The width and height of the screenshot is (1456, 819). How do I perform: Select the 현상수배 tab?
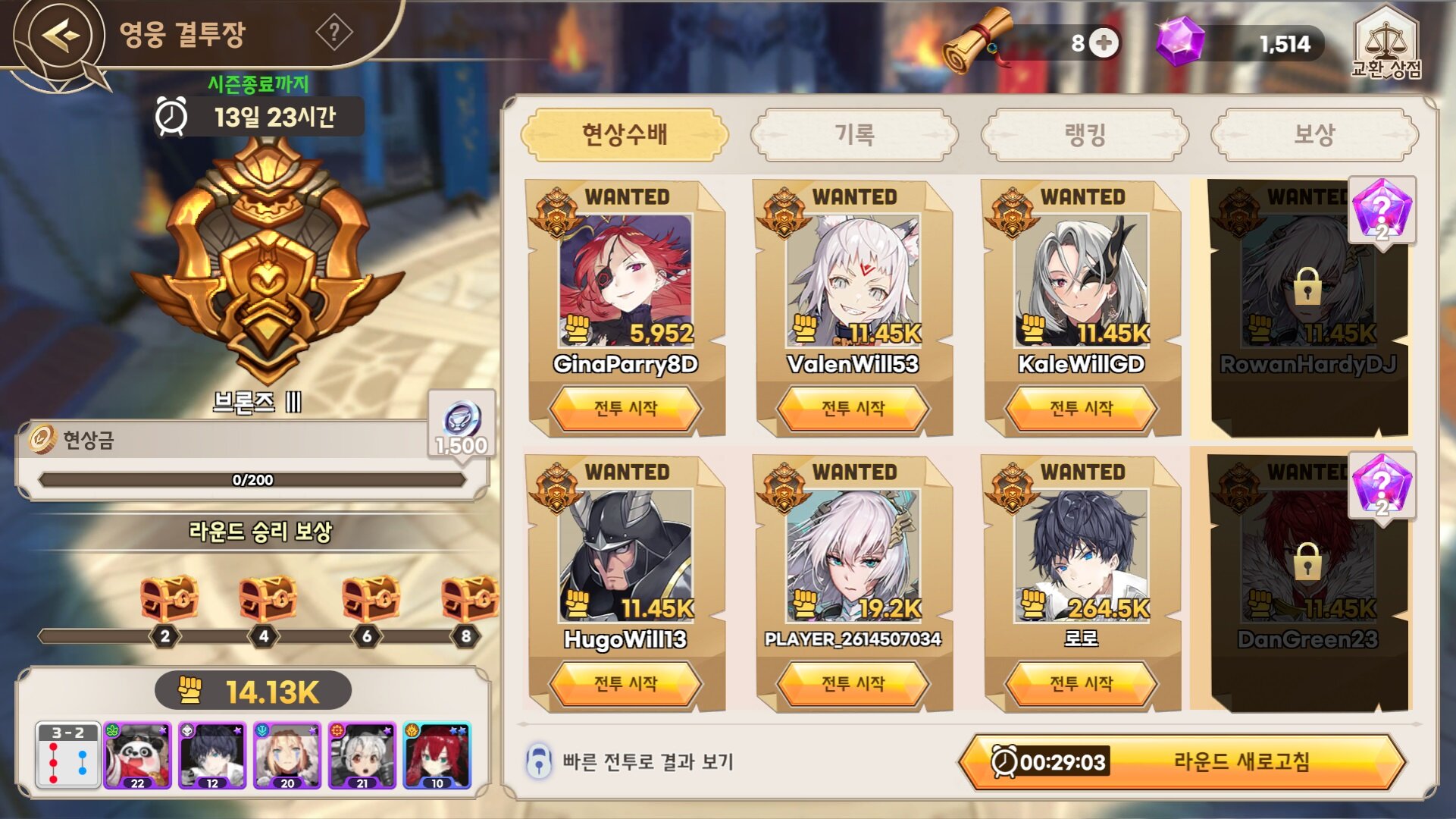tap(625, 135)
